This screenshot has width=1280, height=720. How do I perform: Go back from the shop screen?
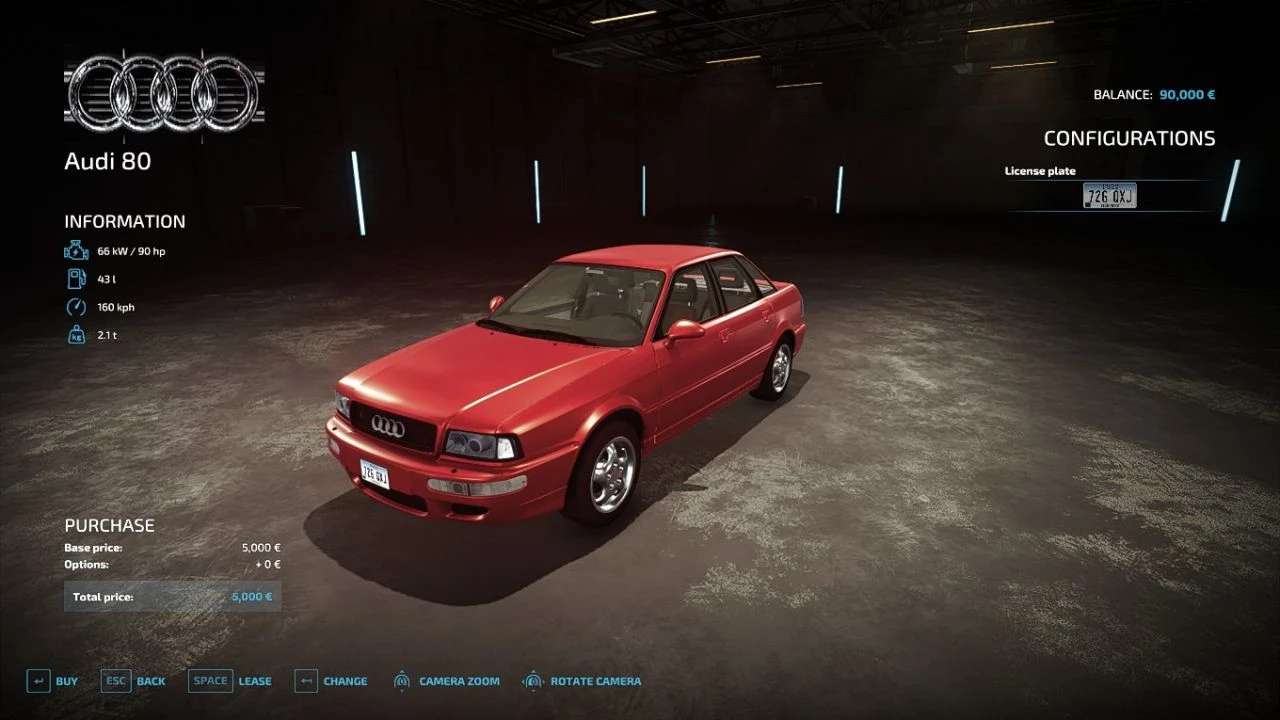tap(134, 681)
